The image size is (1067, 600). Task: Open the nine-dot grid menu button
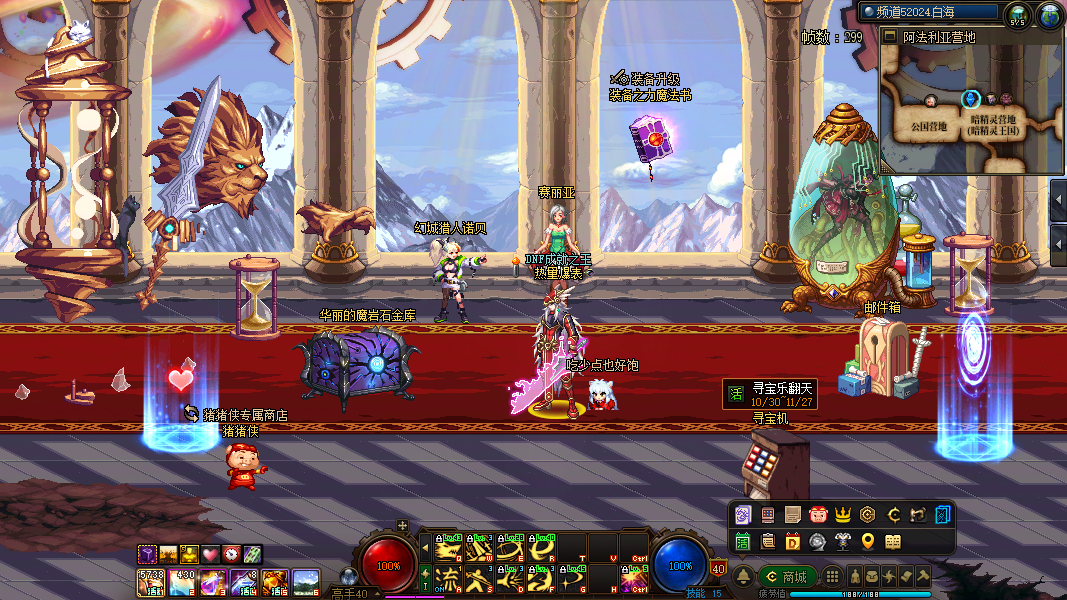[832, 576]
